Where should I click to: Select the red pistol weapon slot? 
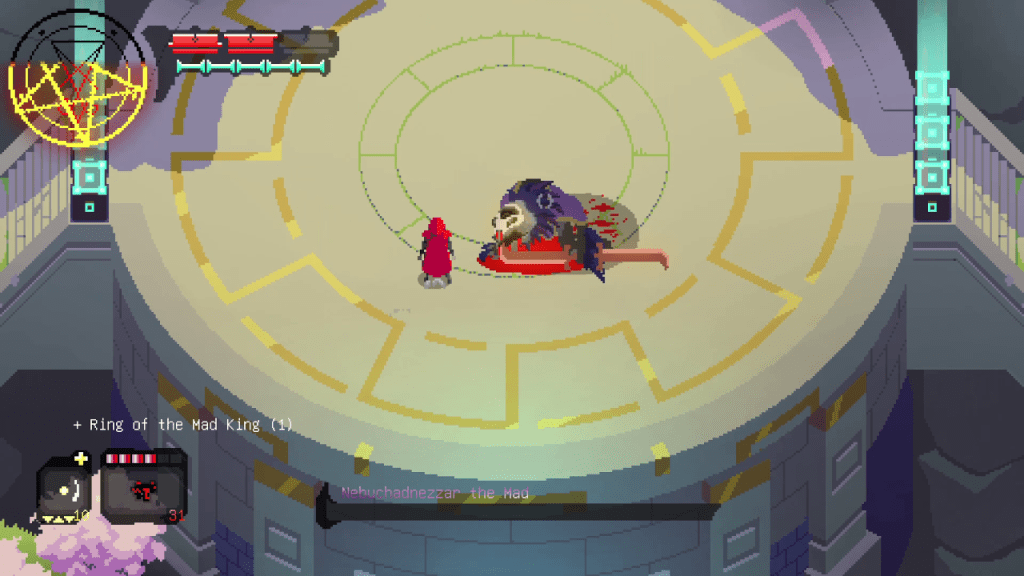pyautogui.click(x=142, y=487)
